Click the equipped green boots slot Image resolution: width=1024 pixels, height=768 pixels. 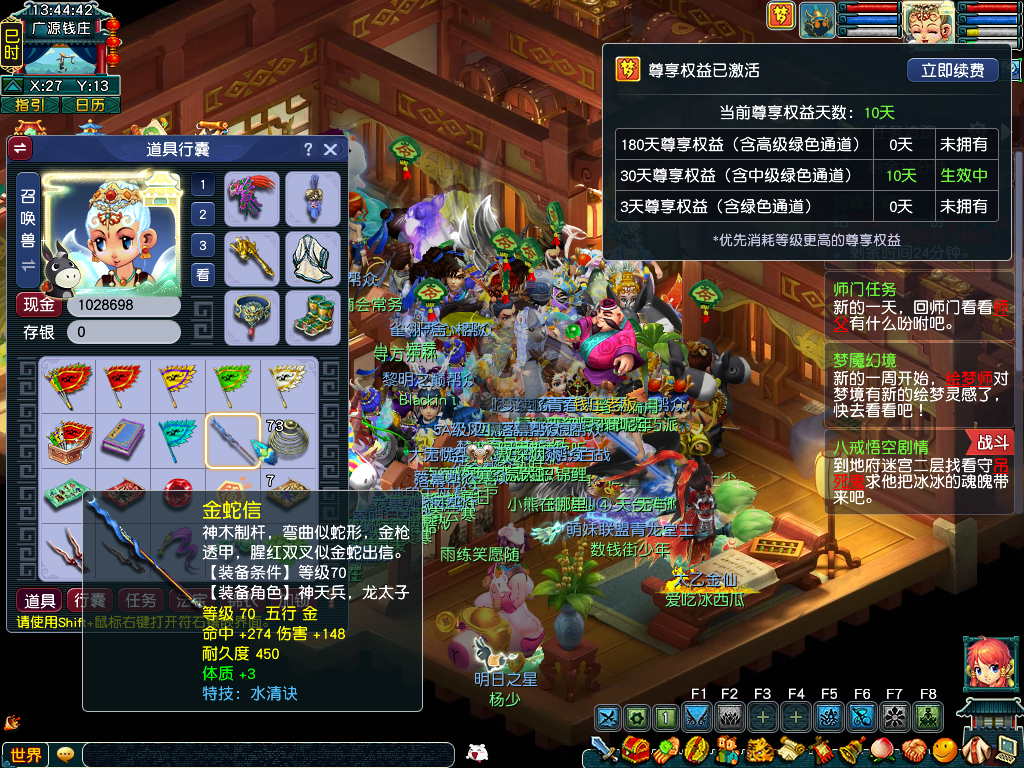(314, 316)
